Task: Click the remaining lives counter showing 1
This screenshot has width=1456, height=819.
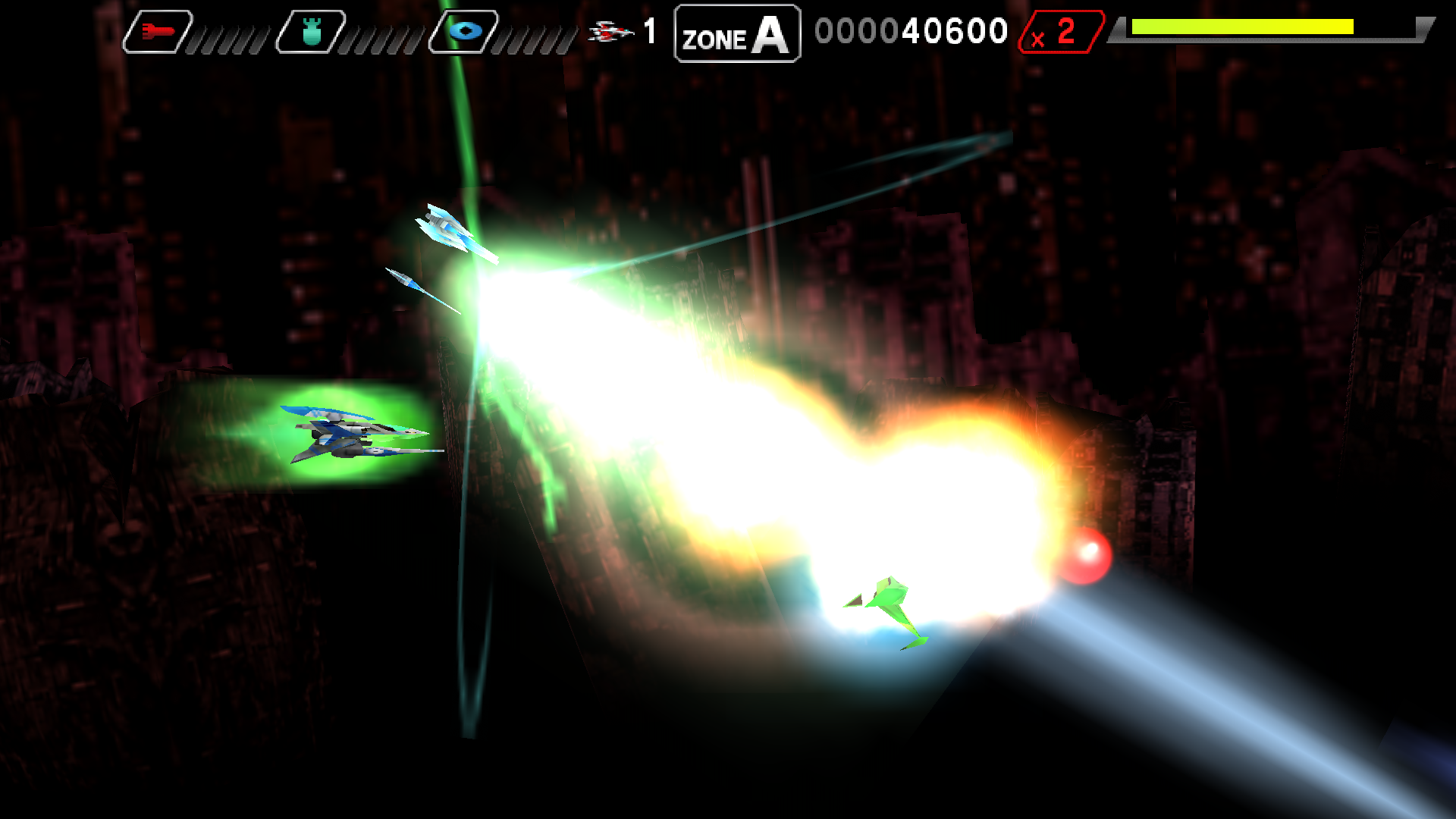Action: click(x=649, y=30)
